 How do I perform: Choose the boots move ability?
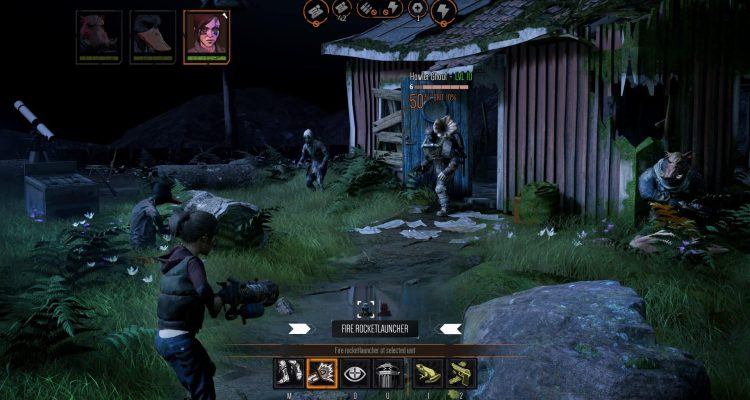pyautogui.click(x=288, y=374)
